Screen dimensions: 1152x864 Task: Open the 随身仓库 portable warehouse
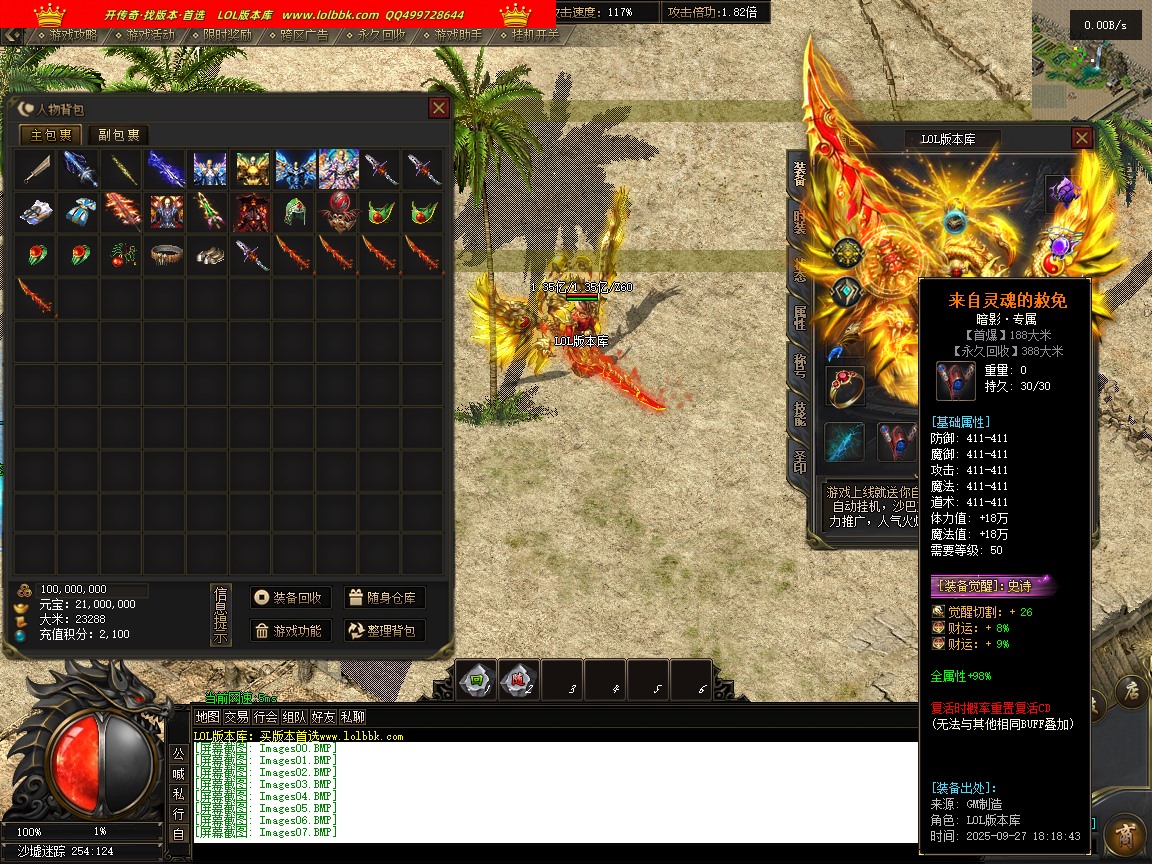click(385, 597)
